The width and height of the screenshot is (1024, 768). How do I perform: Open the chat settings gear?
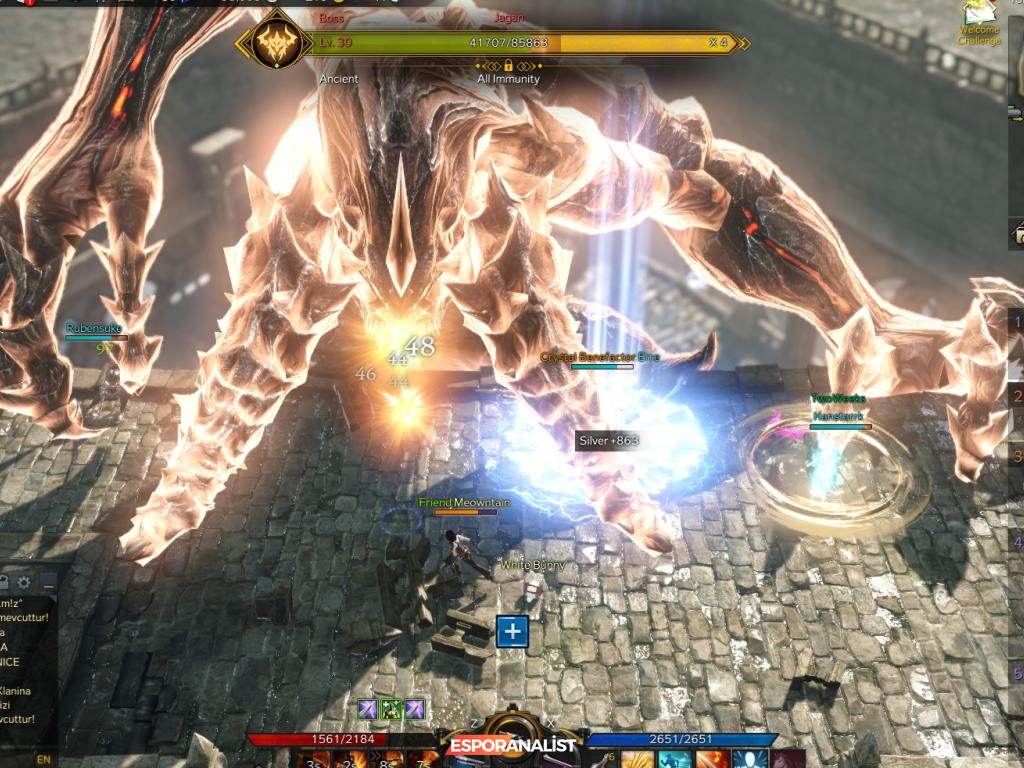(24, 582)
